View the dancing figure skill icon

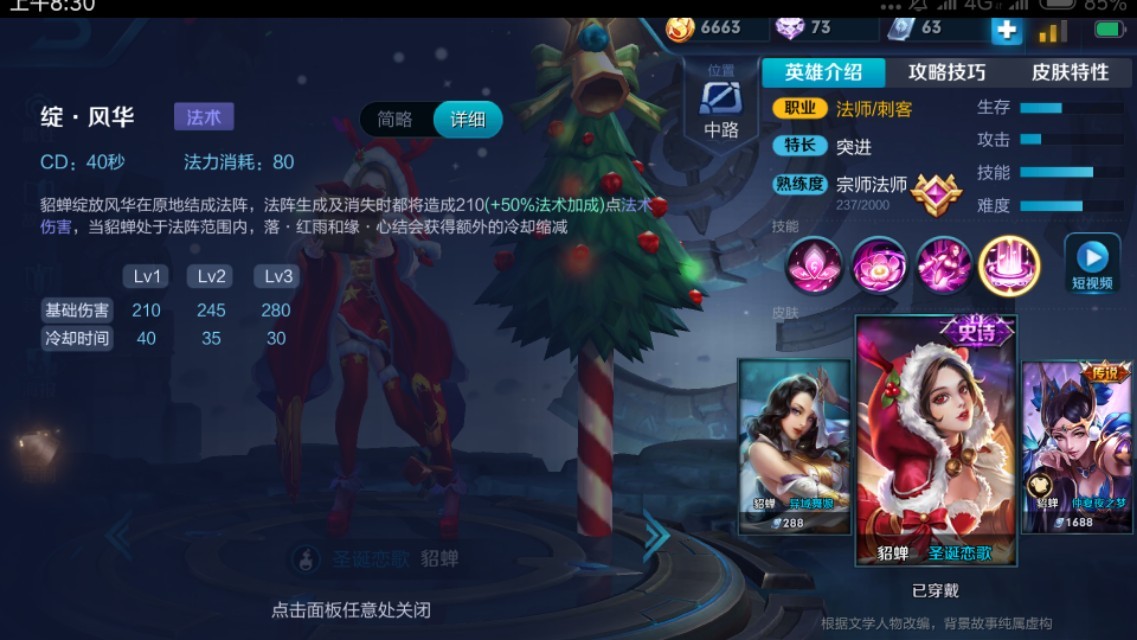pyautogui.click(x=944, y=266)
